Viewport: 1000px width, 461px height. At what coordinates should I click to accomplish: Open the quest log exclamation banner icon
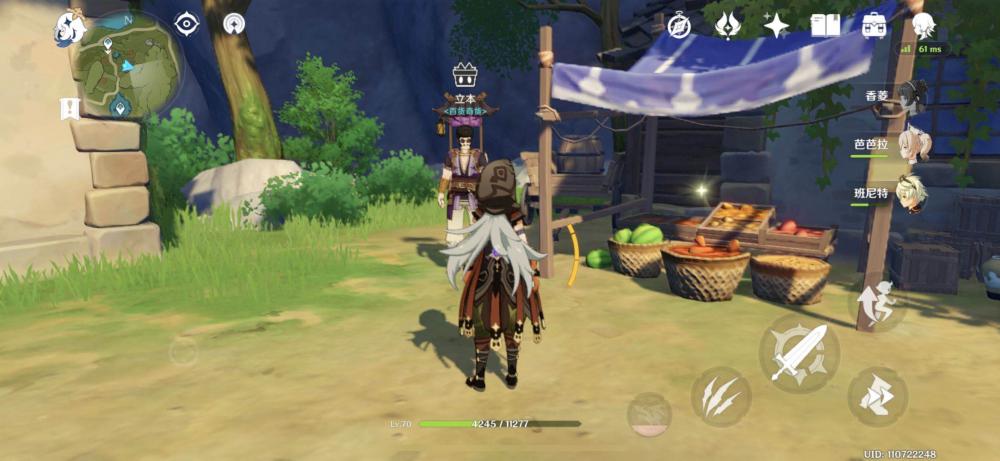click(70, 109)
